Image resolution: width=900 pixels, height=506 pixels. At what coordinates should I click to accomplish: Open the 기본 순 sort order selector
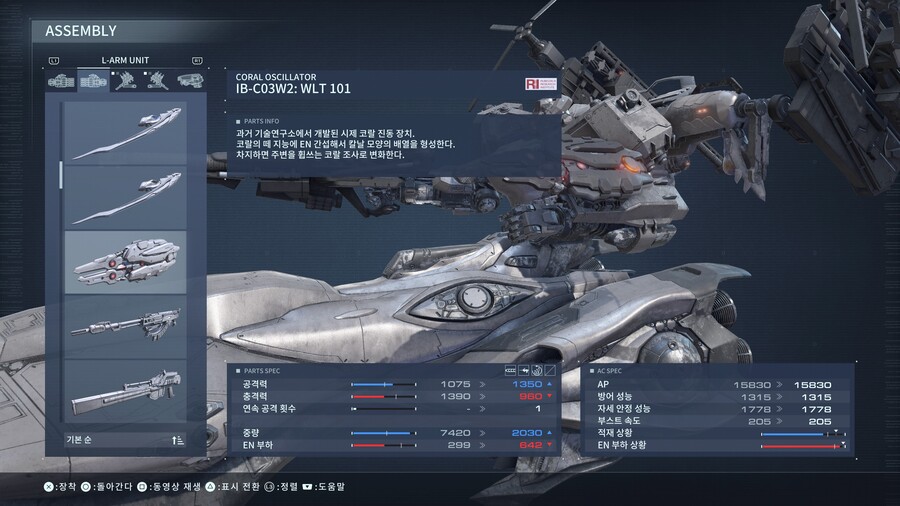[x=125, y=439]
